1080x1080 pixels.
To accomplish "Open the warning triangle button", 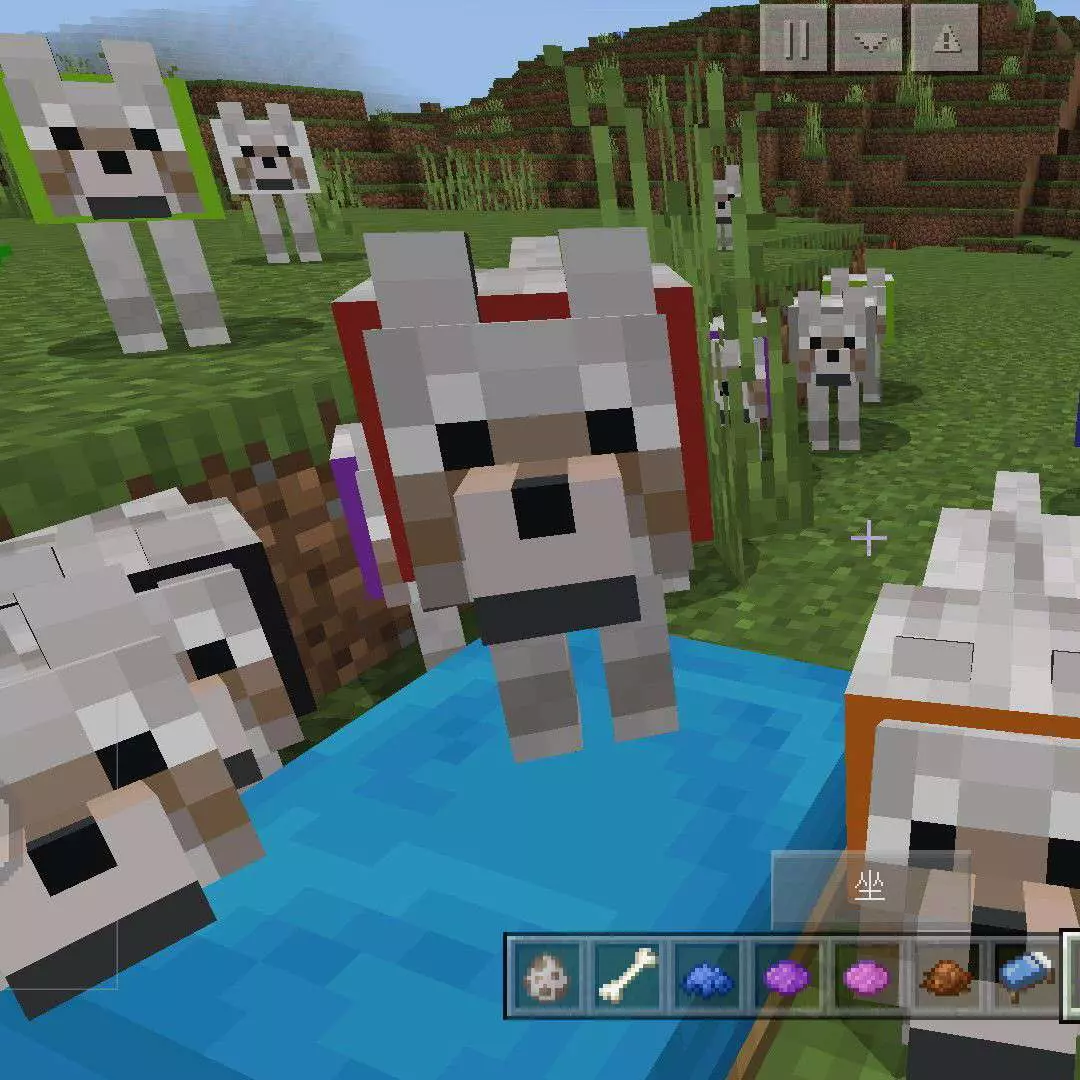I will 943,38.
